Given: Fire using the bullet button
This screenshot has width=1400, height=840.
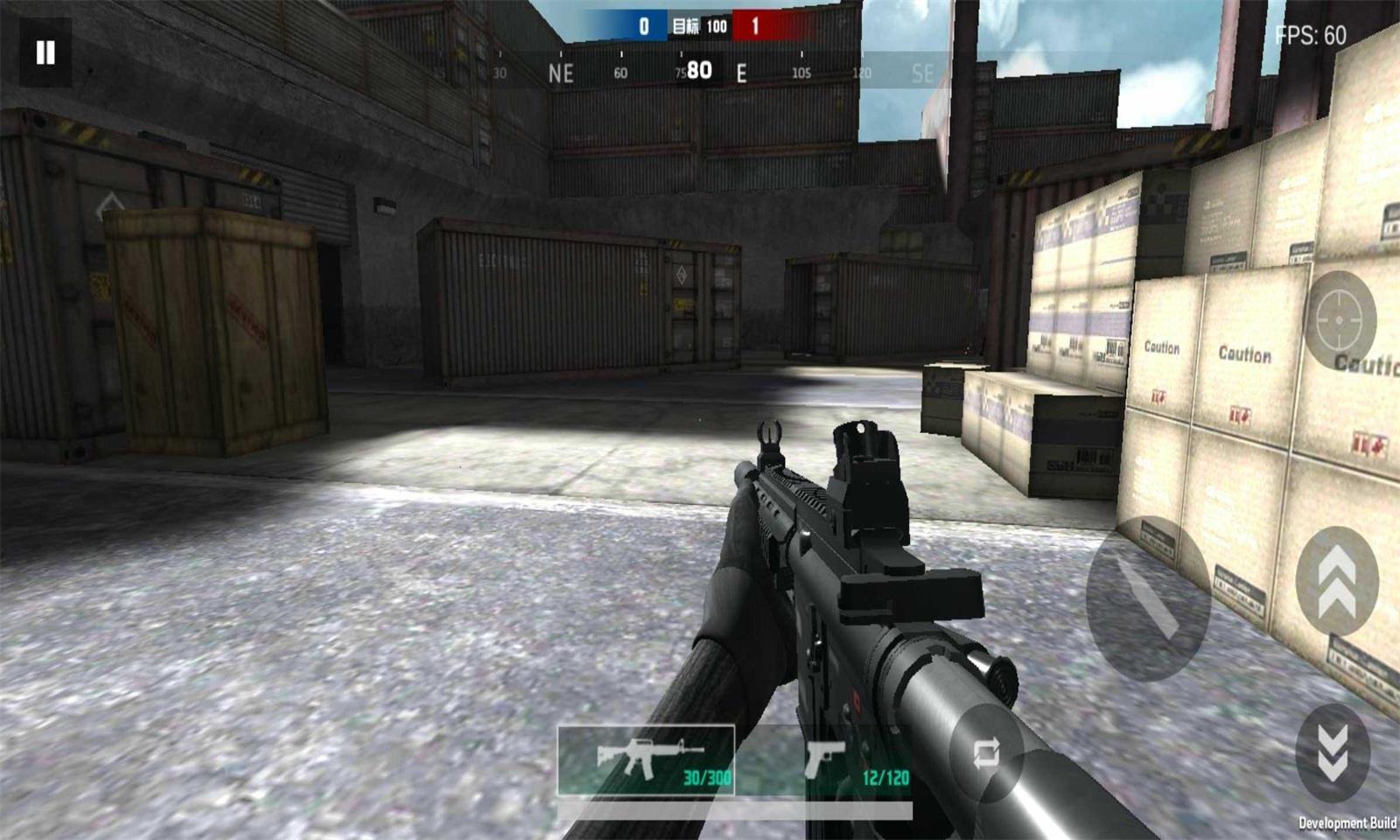Looking at the screenshot, I should click(1147, 598).
